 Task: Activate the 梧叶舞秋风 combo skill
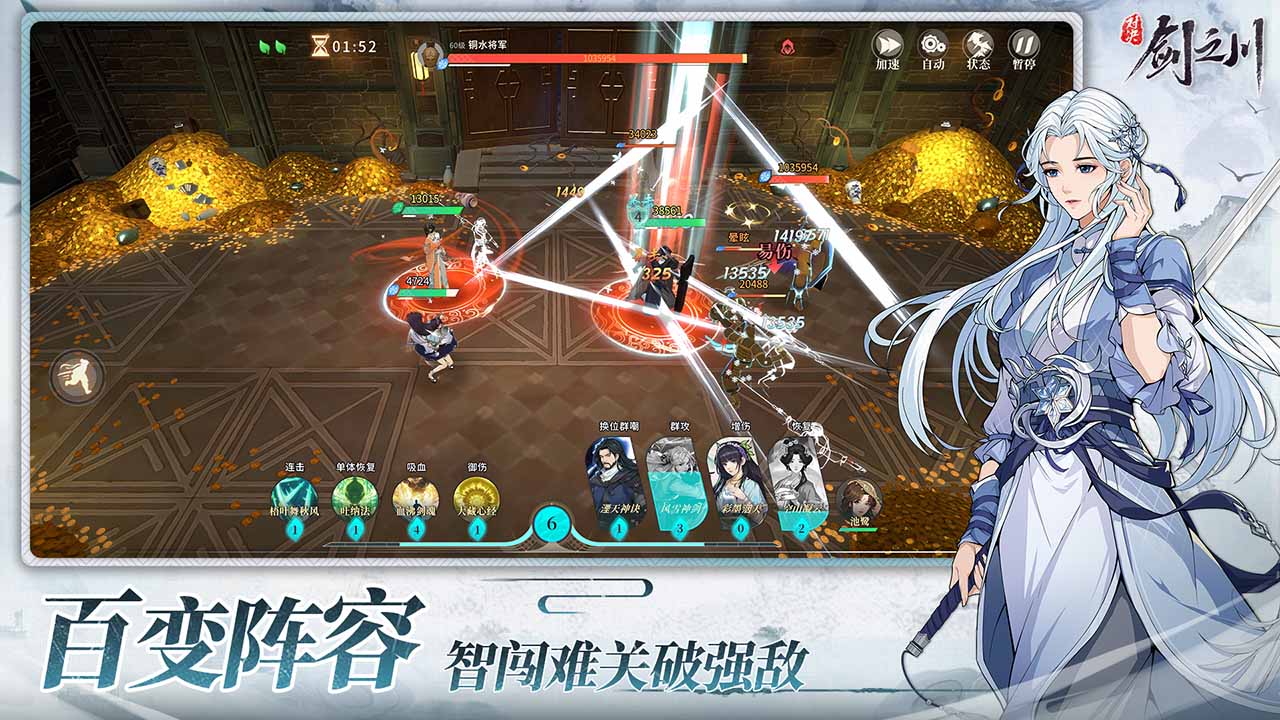pos(295,495)
